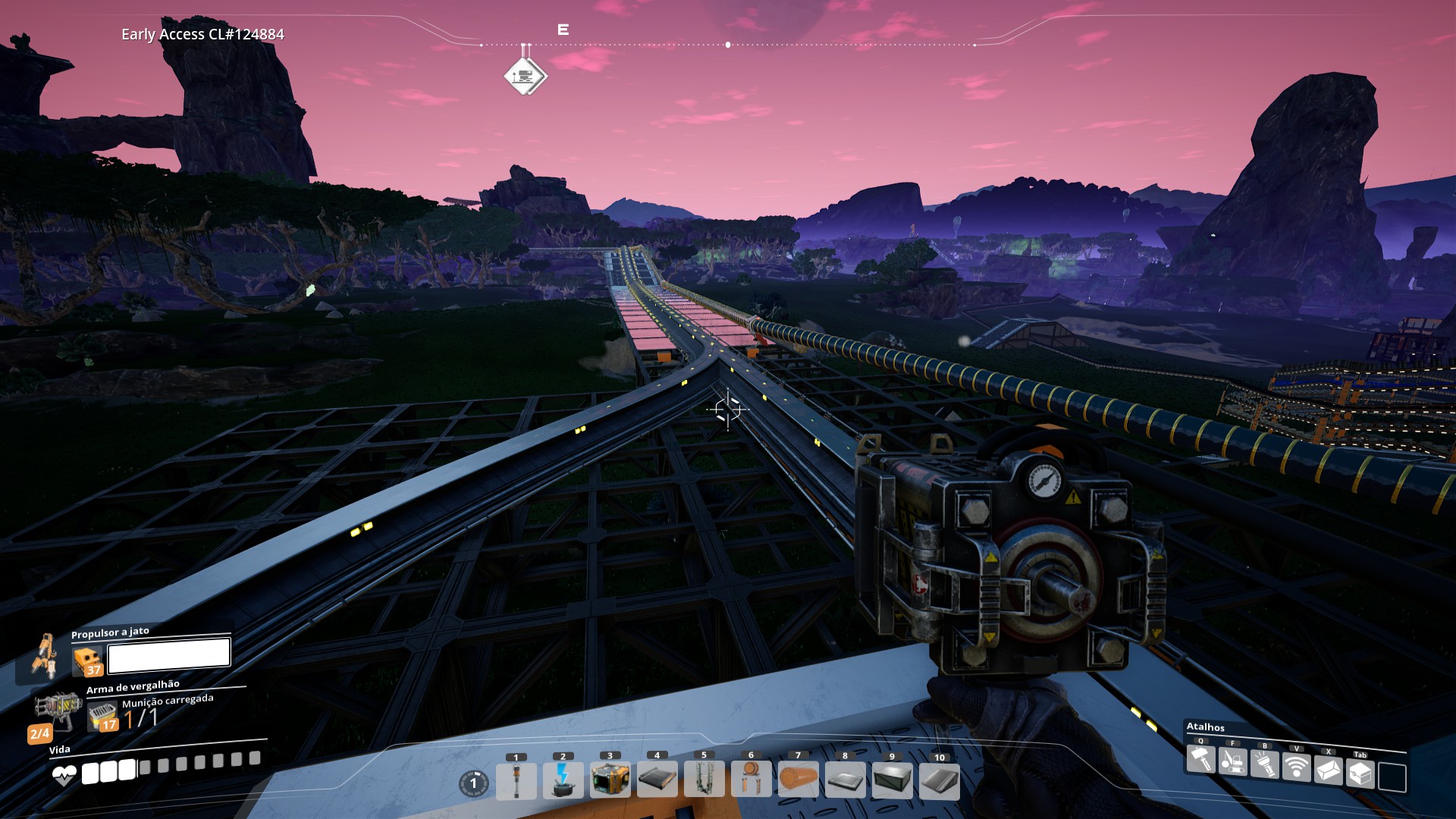The height and width of the screenshot is (819, 1456).
Task: Open the build menu hammer shortcut
Action: click(1201, 759)
